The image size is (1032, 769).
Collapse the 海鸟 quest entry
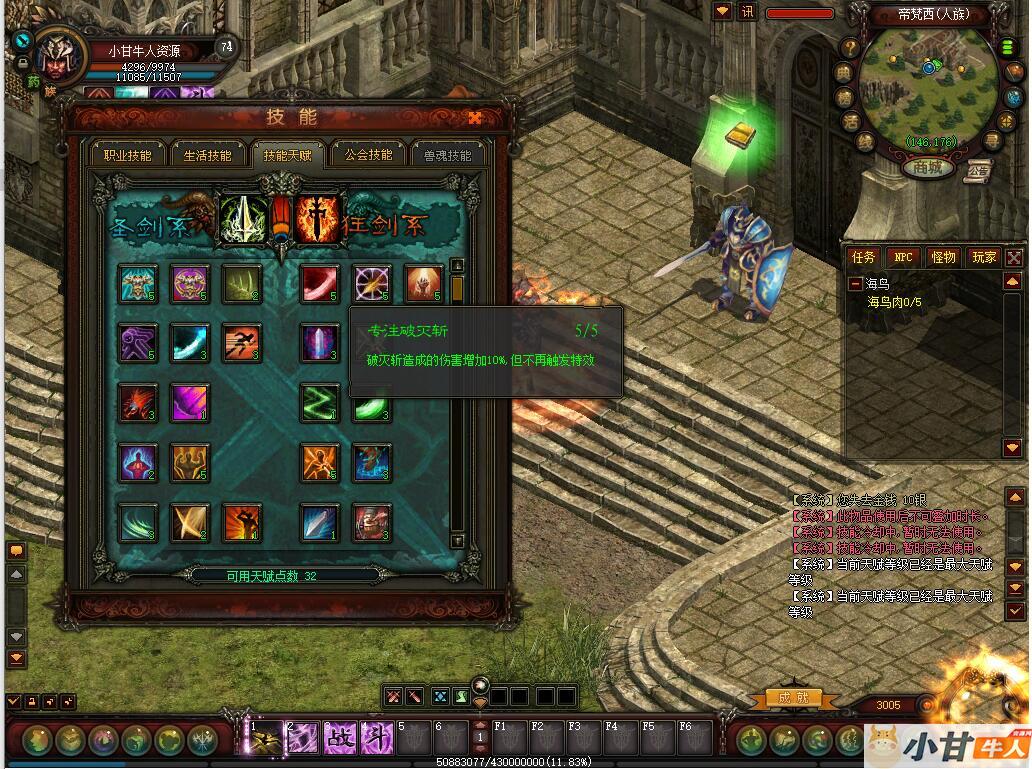(856, 284)
